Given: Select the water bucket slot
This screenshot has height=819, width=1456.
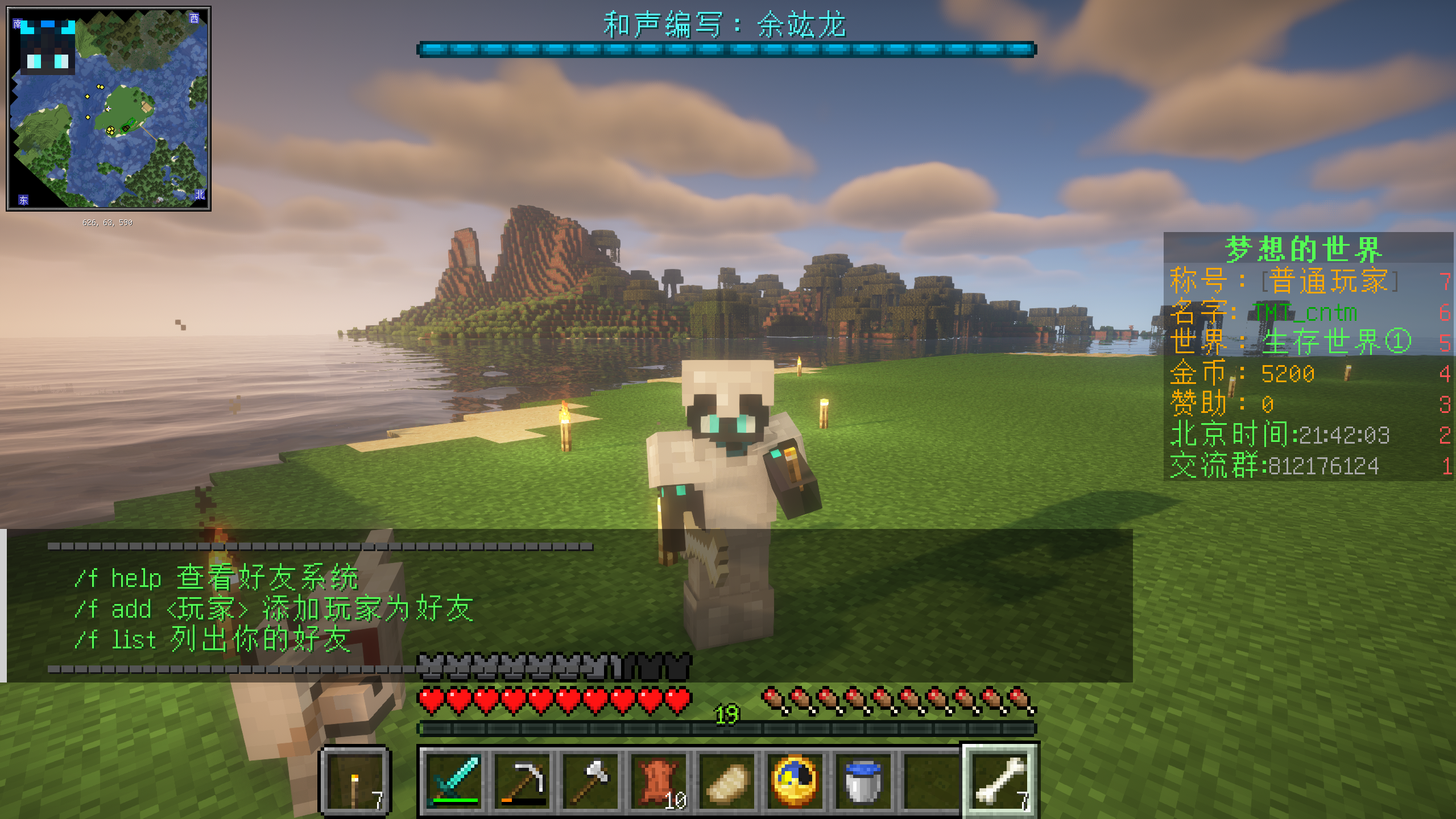Looking at the screenshot, I should [863, 780].
